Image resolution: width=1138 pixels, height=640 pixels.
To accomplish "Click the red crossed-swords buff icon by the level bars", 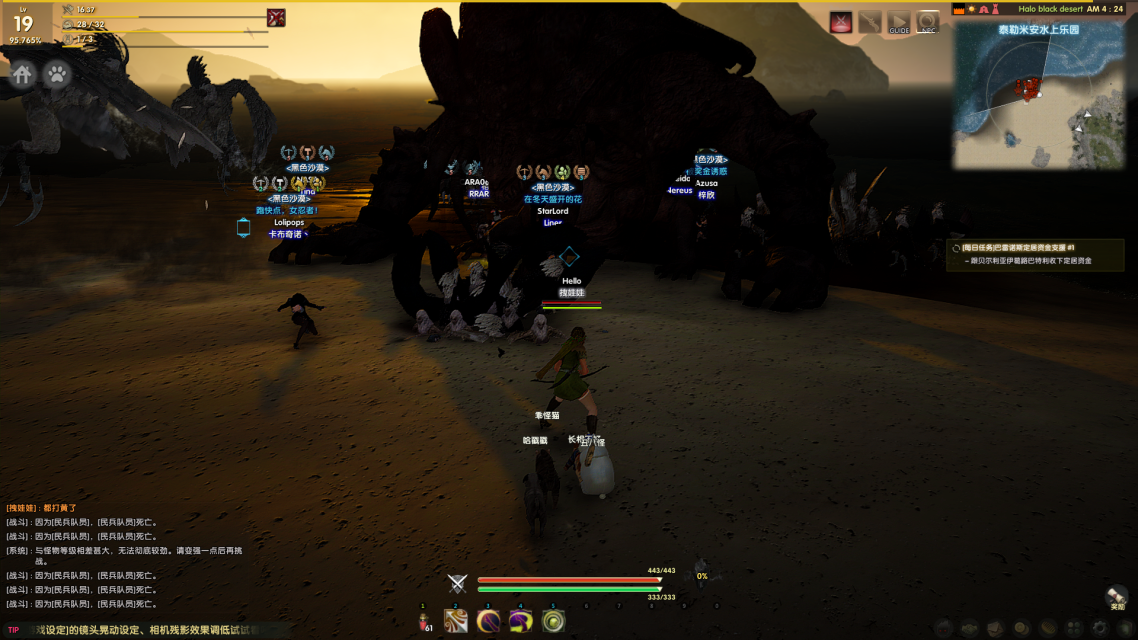I will click(x=276, y=18).
